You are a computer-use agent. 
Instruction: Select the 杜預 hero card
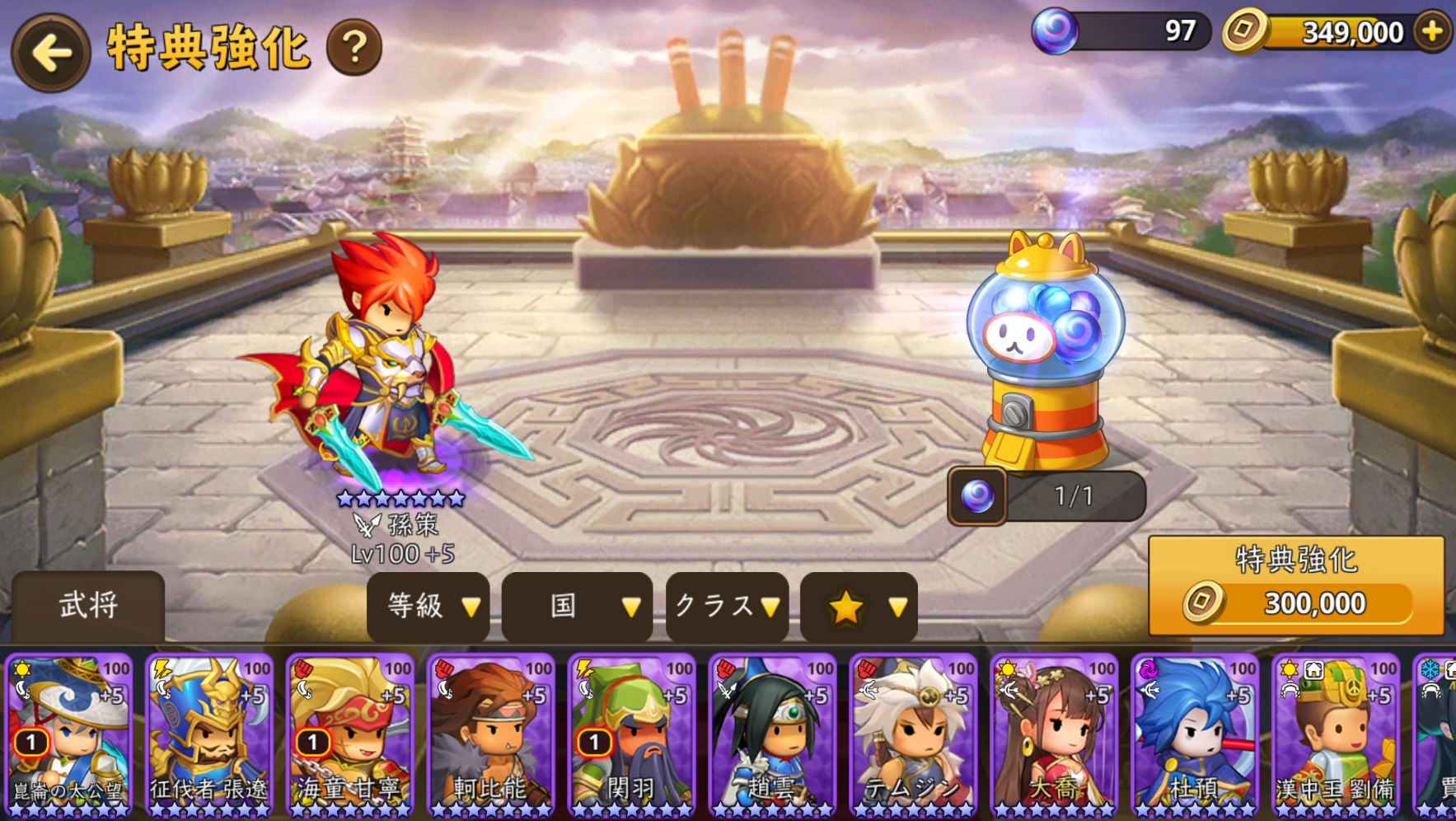1196,735
